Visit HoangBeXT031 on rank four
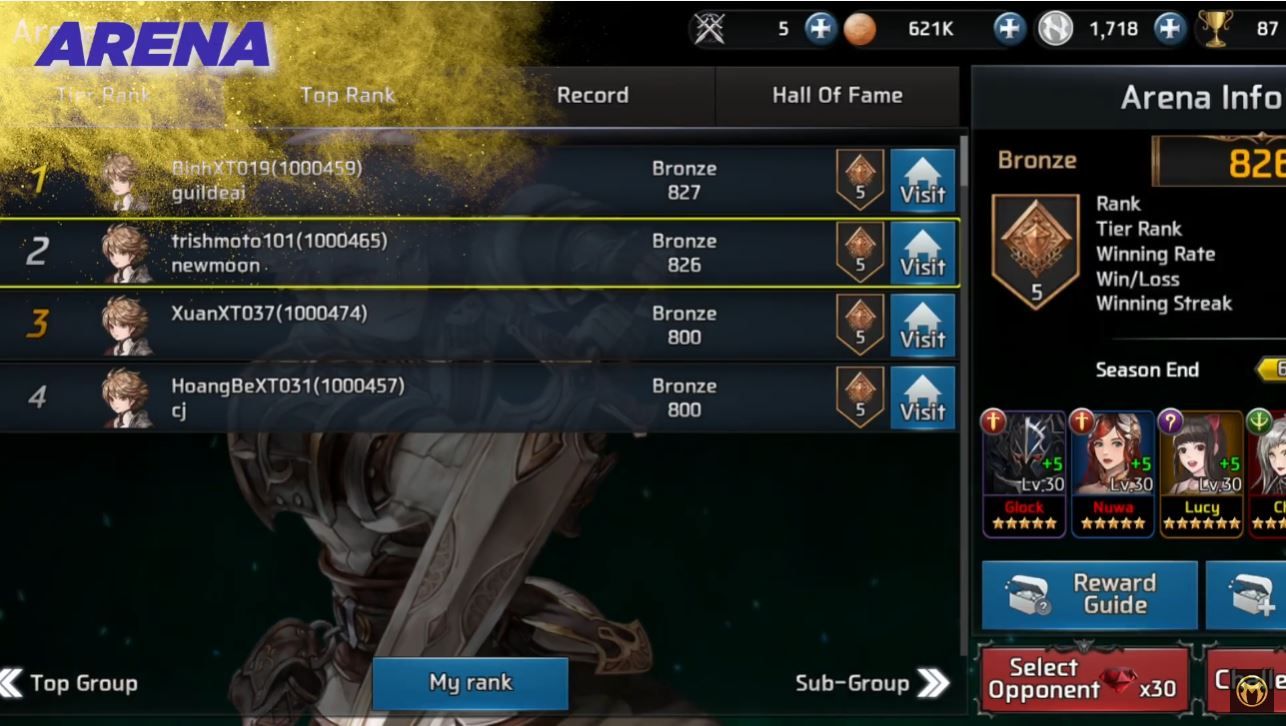 click(x=922, y=398)
